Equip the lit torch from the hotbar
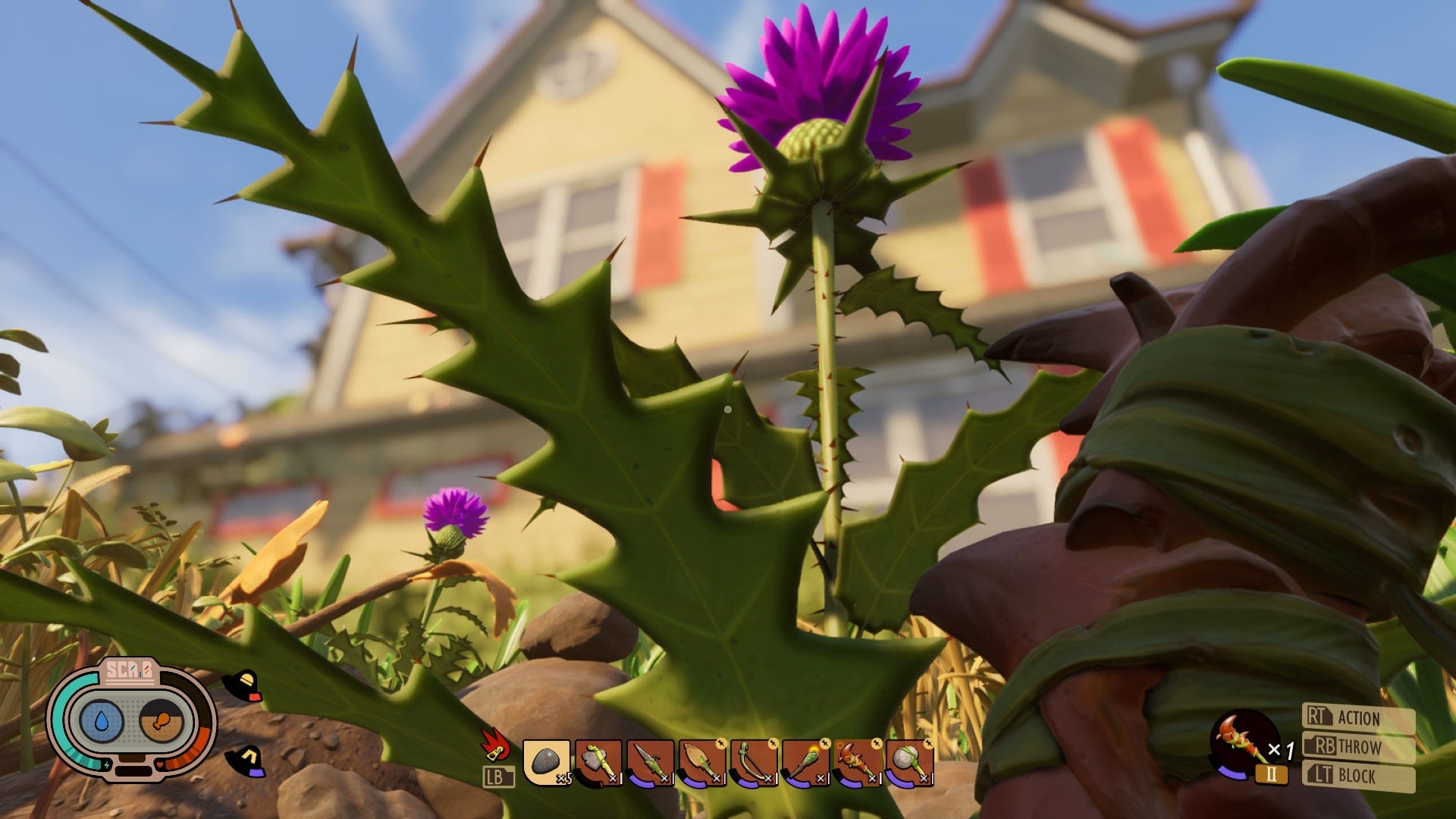Screen dimensions: 1456x819 (805, 762)
